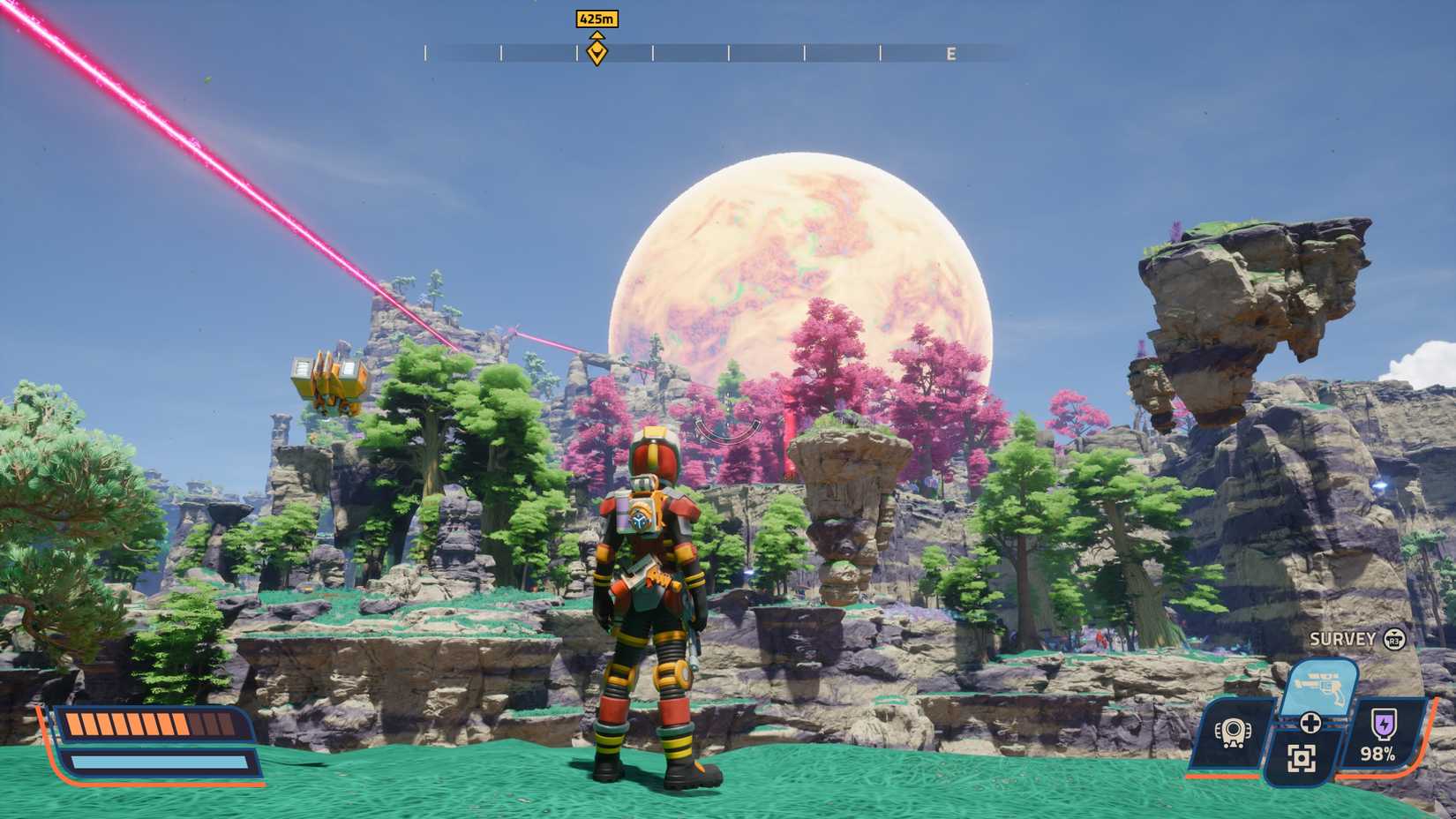Activate the Survey mode label

1341,637
